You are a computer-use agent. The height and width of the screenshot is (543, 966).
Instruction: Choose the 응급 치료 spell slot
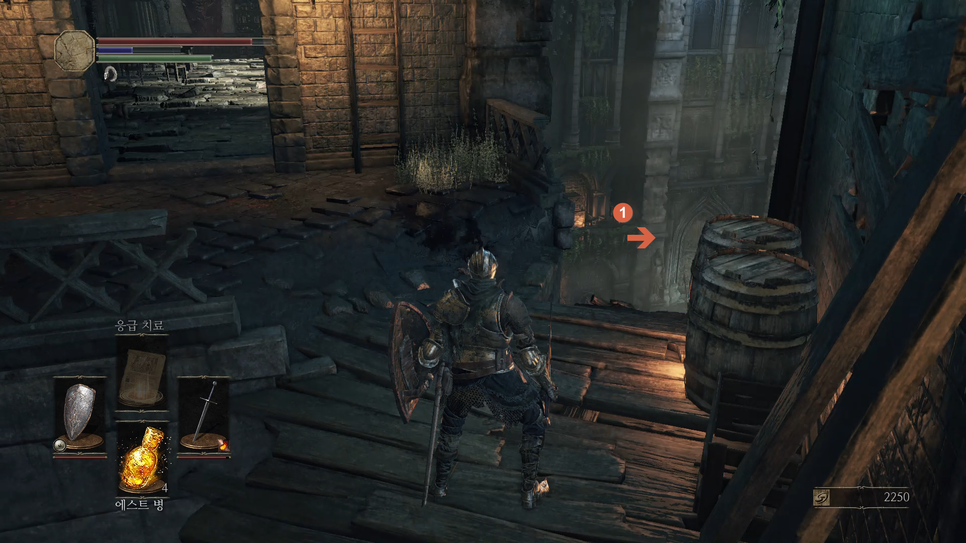point(141,372)
